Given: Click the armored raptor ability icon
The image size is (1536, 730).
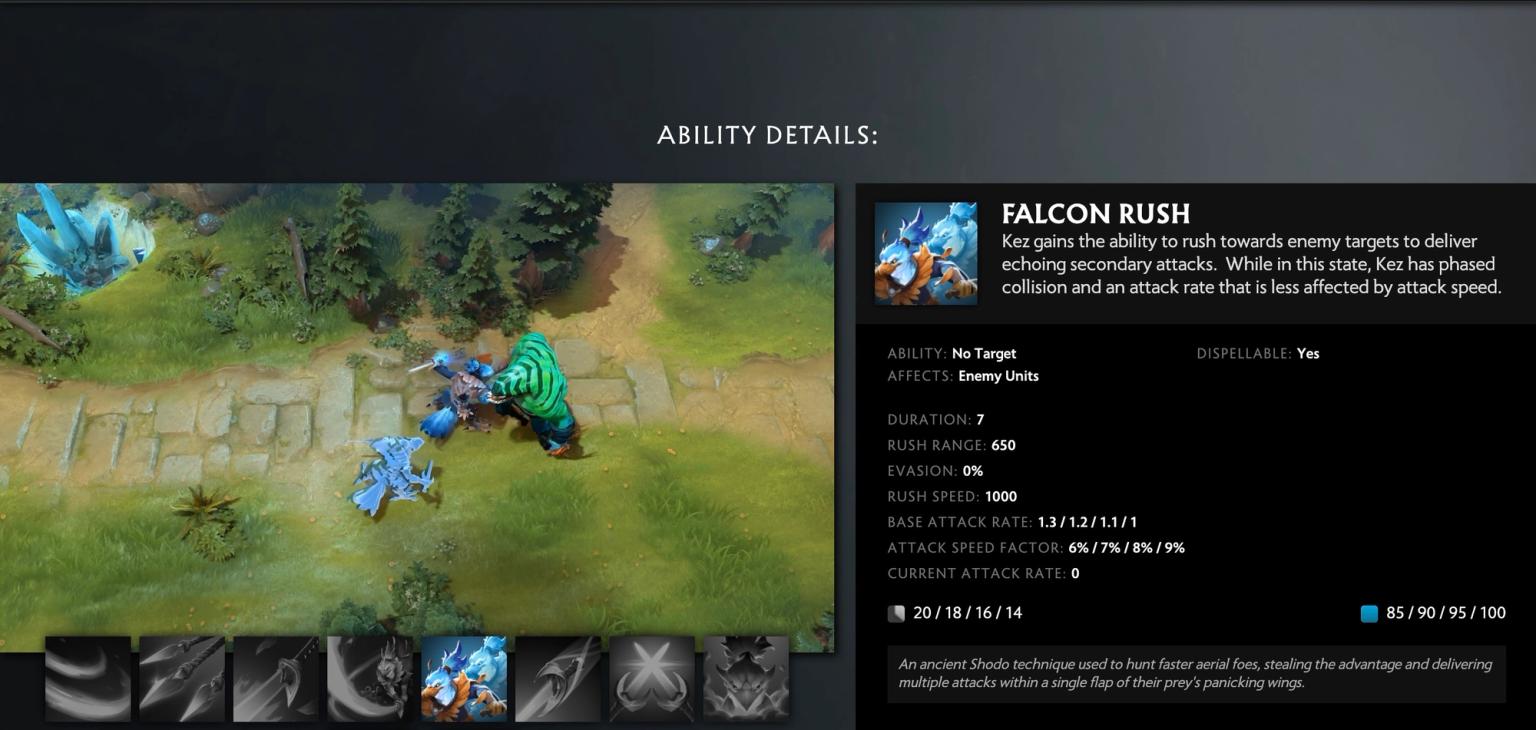Looking at the screenshot, I should tap(369, 679).
